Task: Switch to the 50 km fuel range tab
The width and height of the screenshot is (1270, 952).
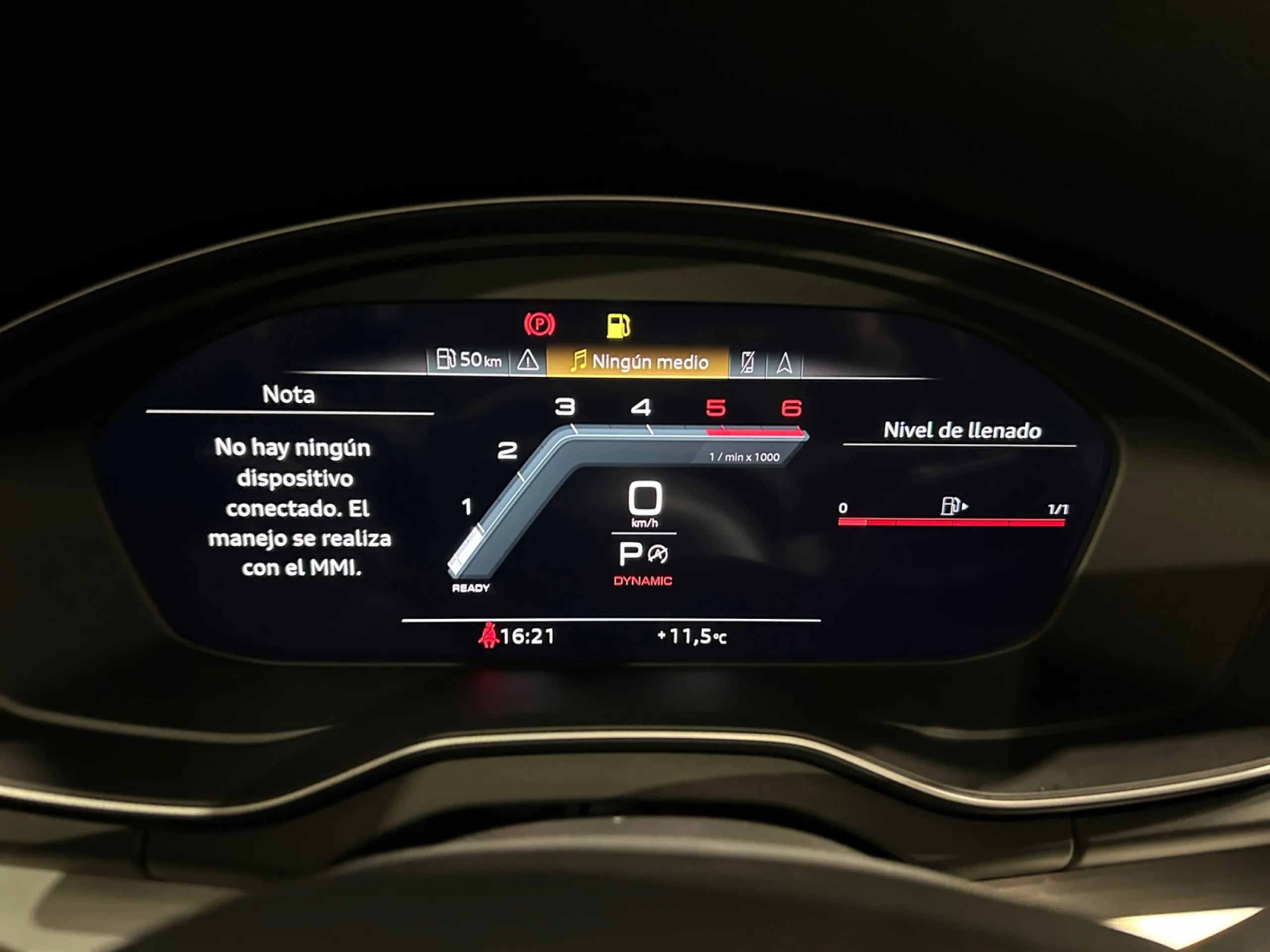Action: click(468, 360)
